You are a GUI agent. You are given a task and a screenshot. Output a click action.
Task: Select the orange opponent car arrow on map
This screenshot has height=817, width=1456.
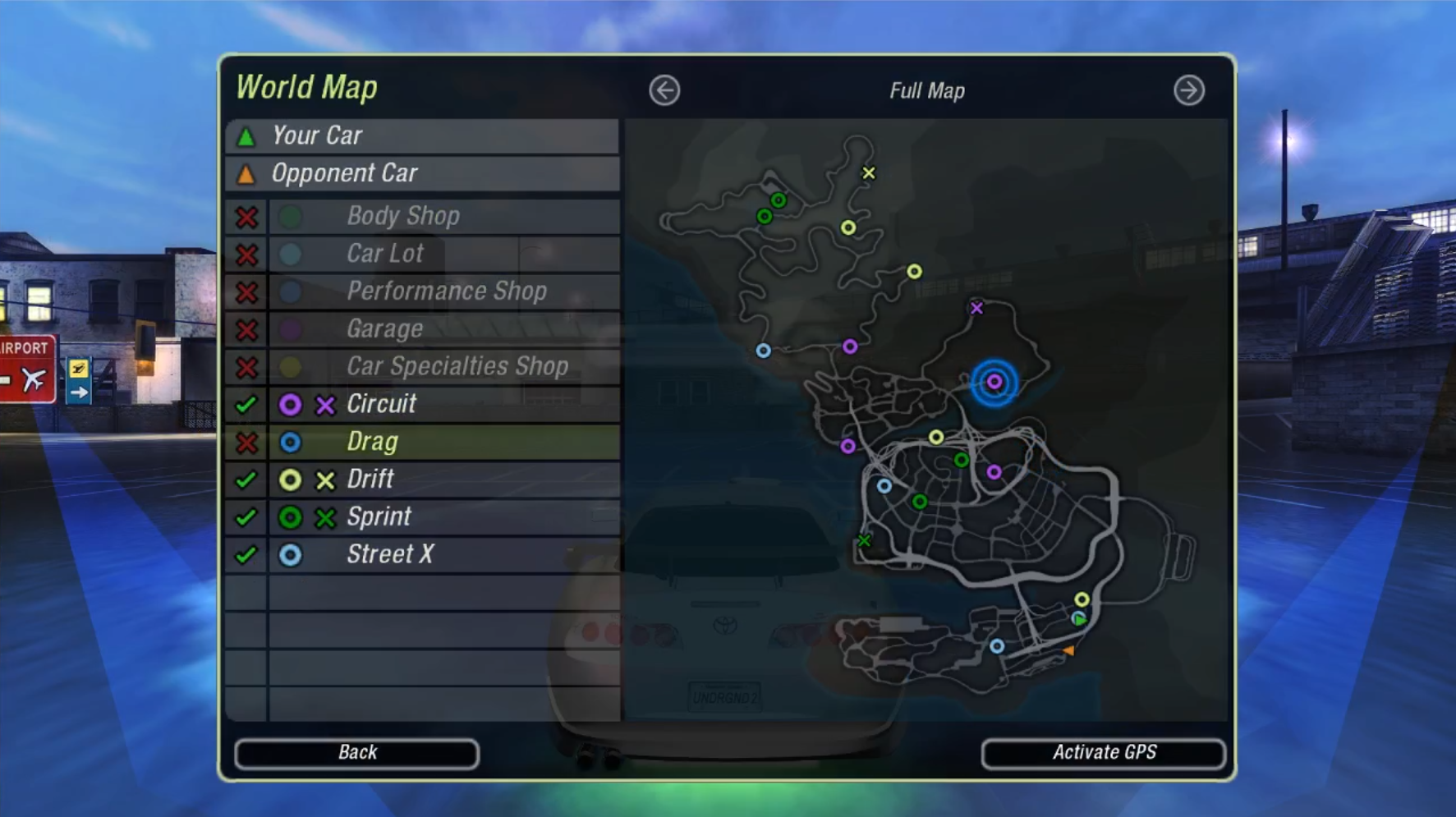1068,650
